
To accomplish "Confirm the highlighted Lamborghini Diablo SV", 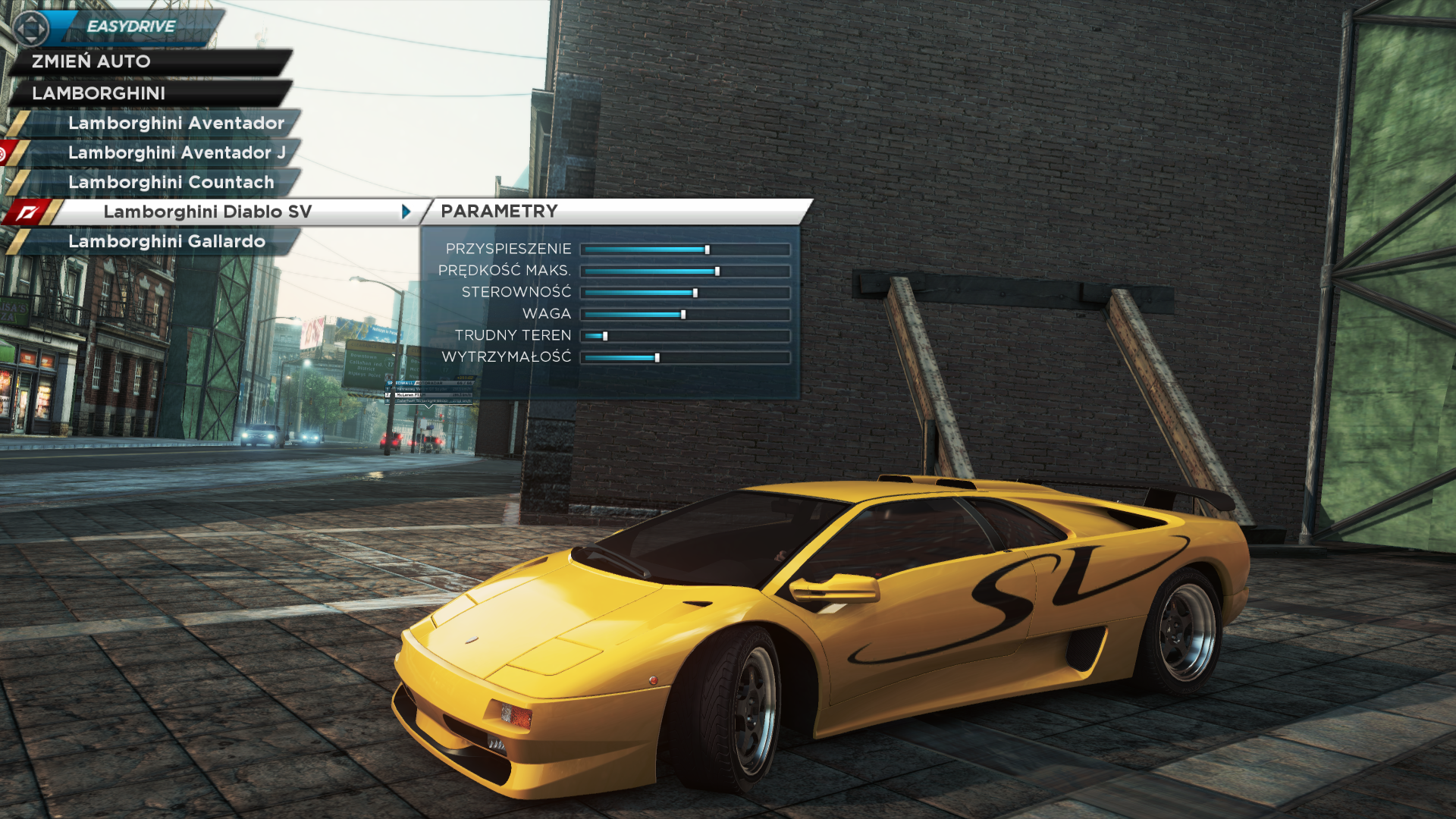I will click(x=207, y=212).
